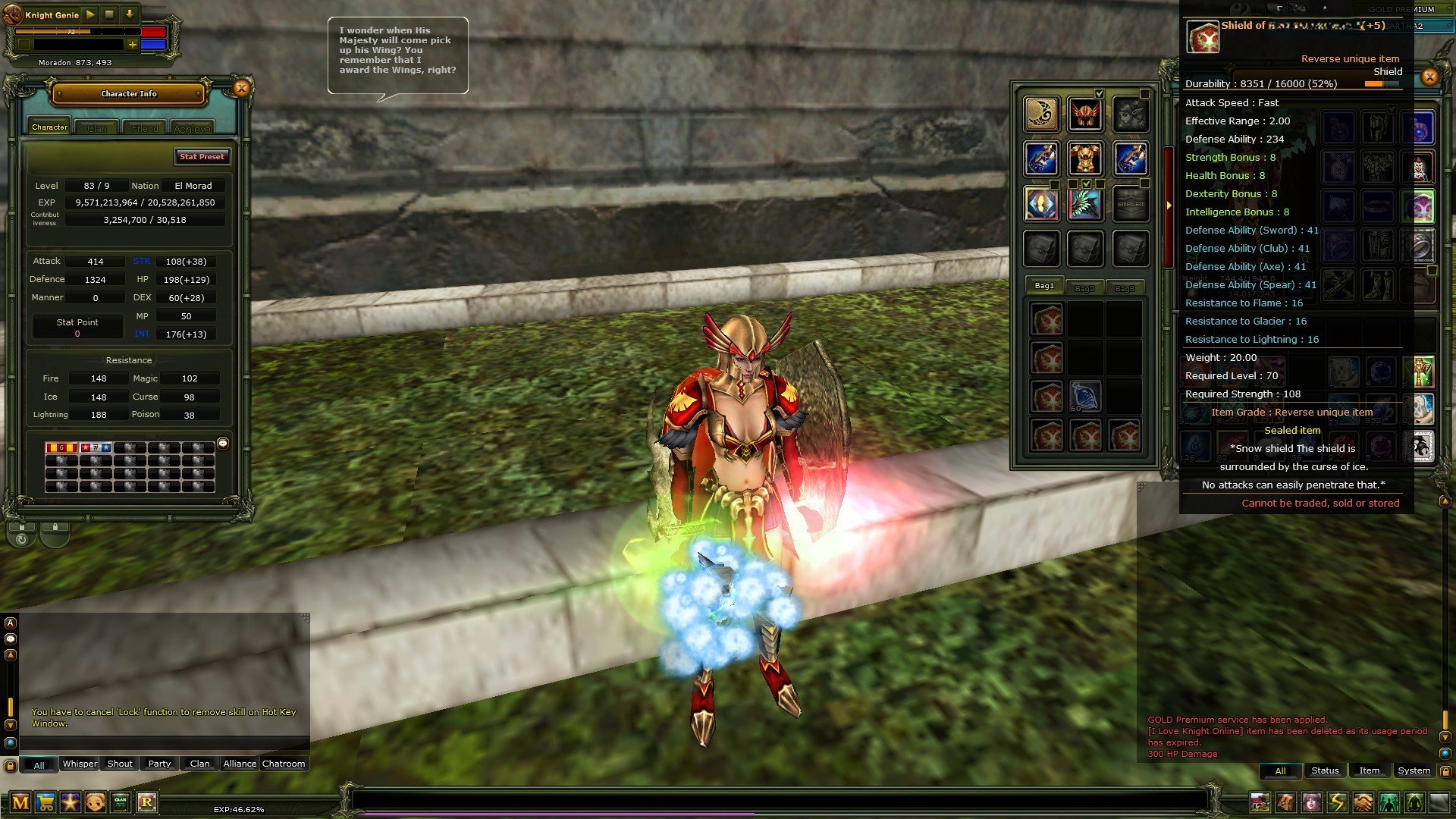This screenshot has height=819, width=1456.
Task: Click the M icon in the bottom-left bar
Action: pyautogui.click(x=20, y=802)
